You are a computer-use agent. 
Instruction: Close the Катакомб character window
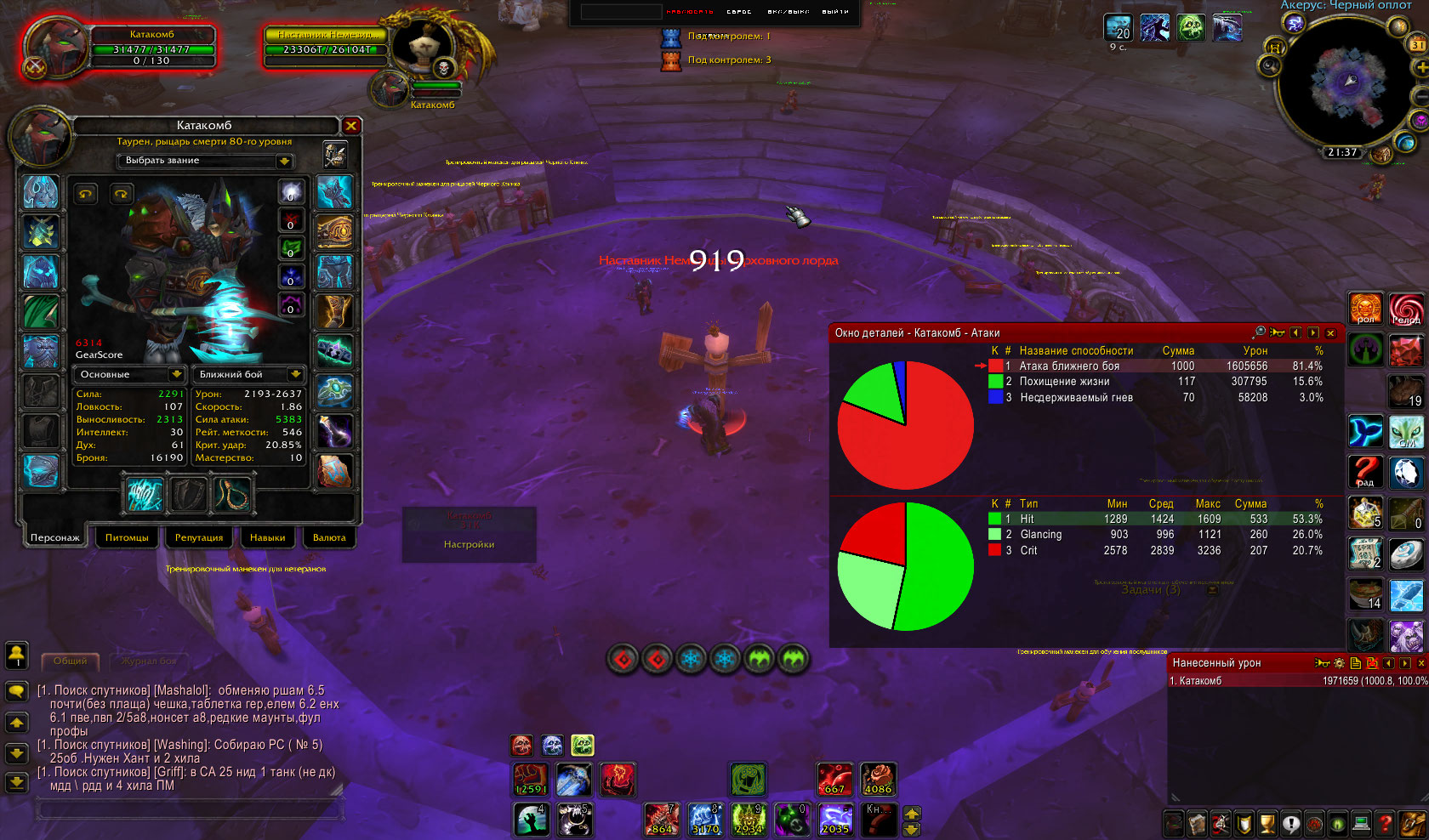351,126
